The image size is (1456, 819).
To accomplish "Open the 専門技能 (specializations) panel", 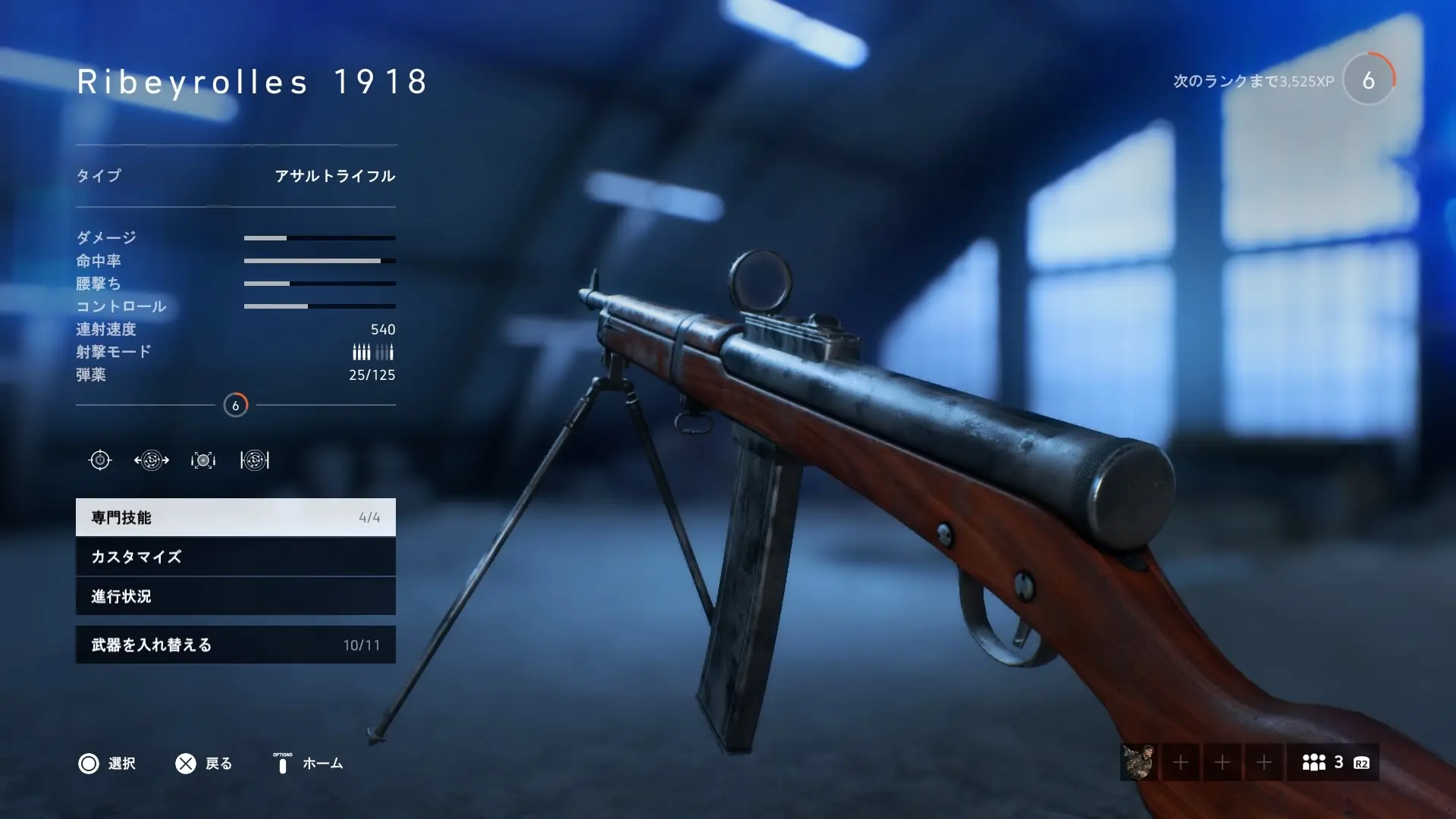I will [x=235, y=518].
